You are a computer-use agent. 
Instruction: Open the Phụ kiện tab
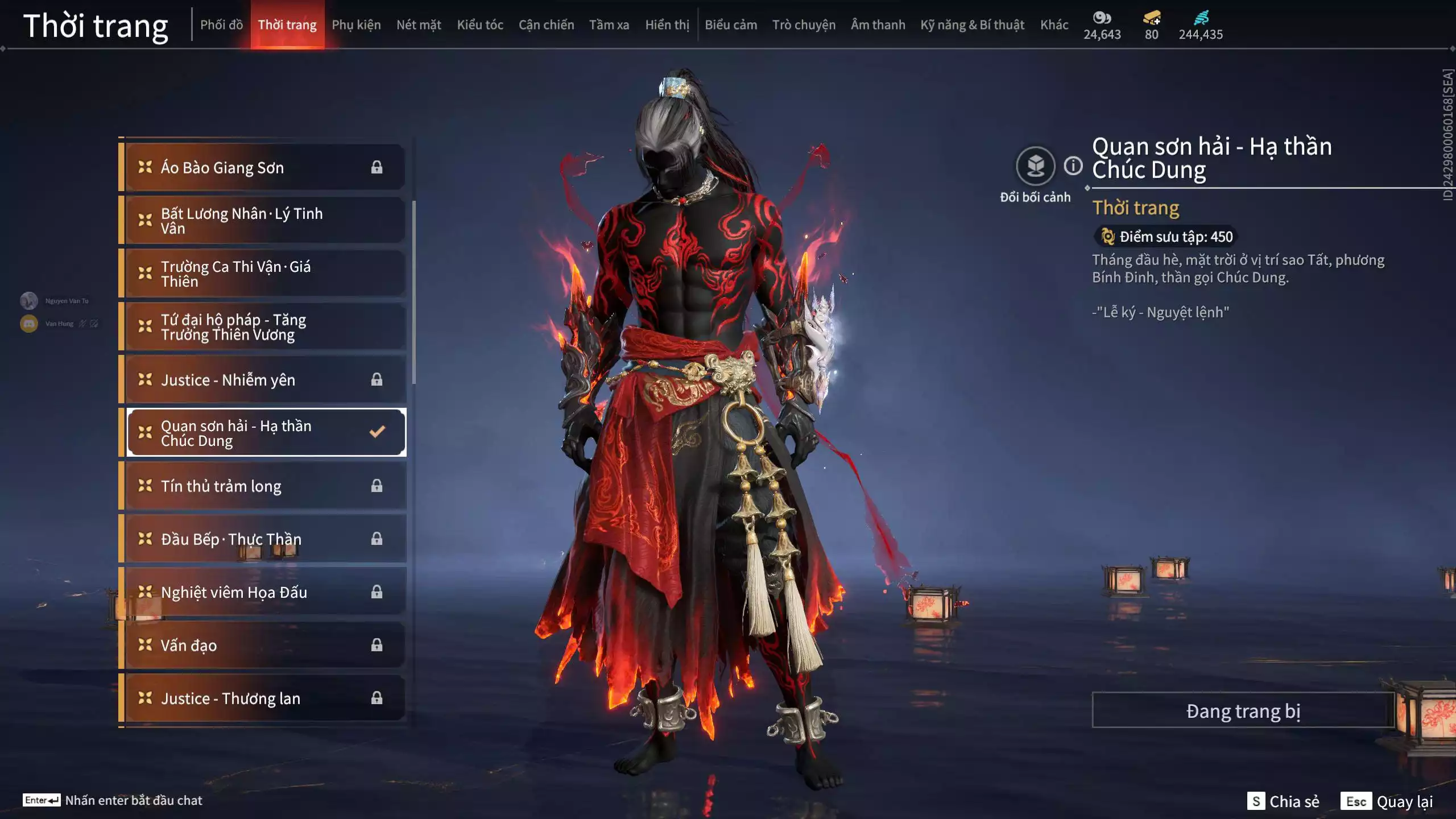tap(356, 25)
